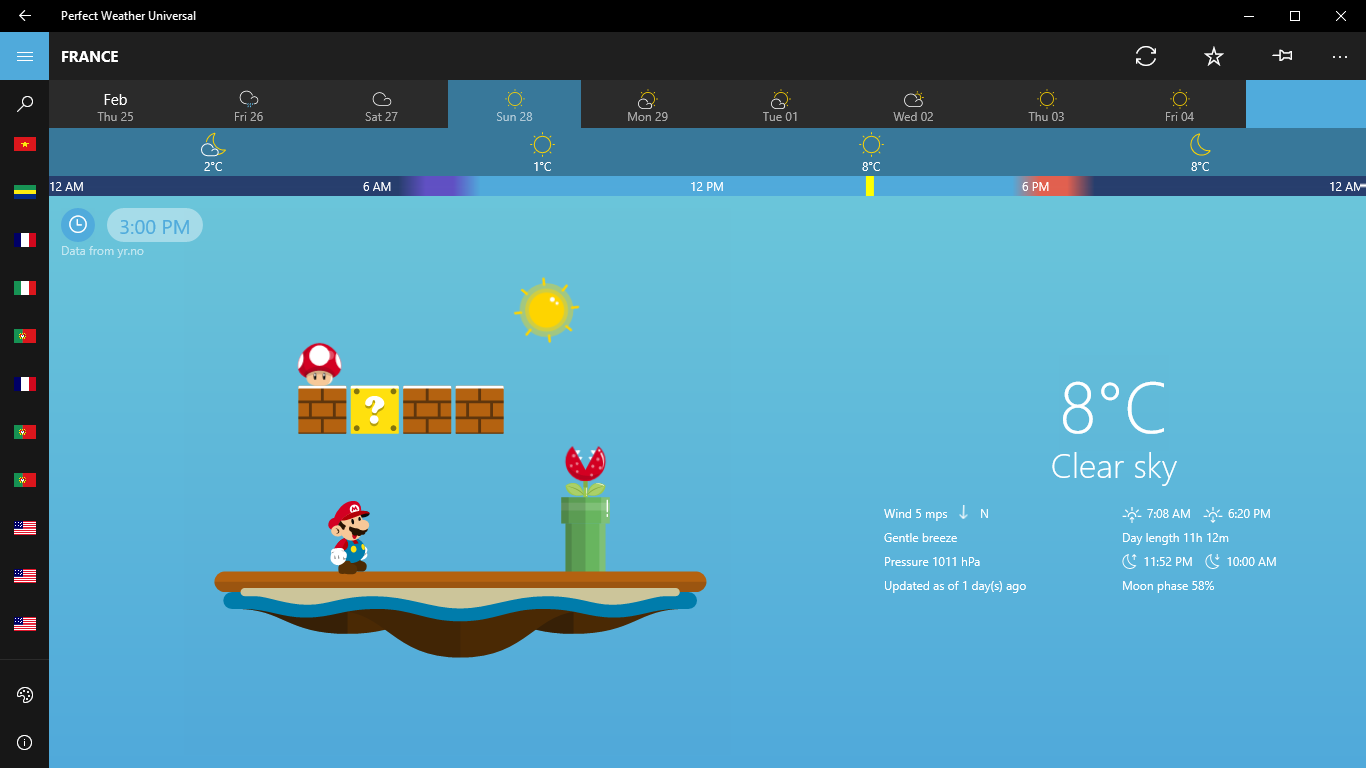This screenshot has height=768, width=1366.
Task: Select the Thu 03 day forecast
Action: [x=1046, y=104]
